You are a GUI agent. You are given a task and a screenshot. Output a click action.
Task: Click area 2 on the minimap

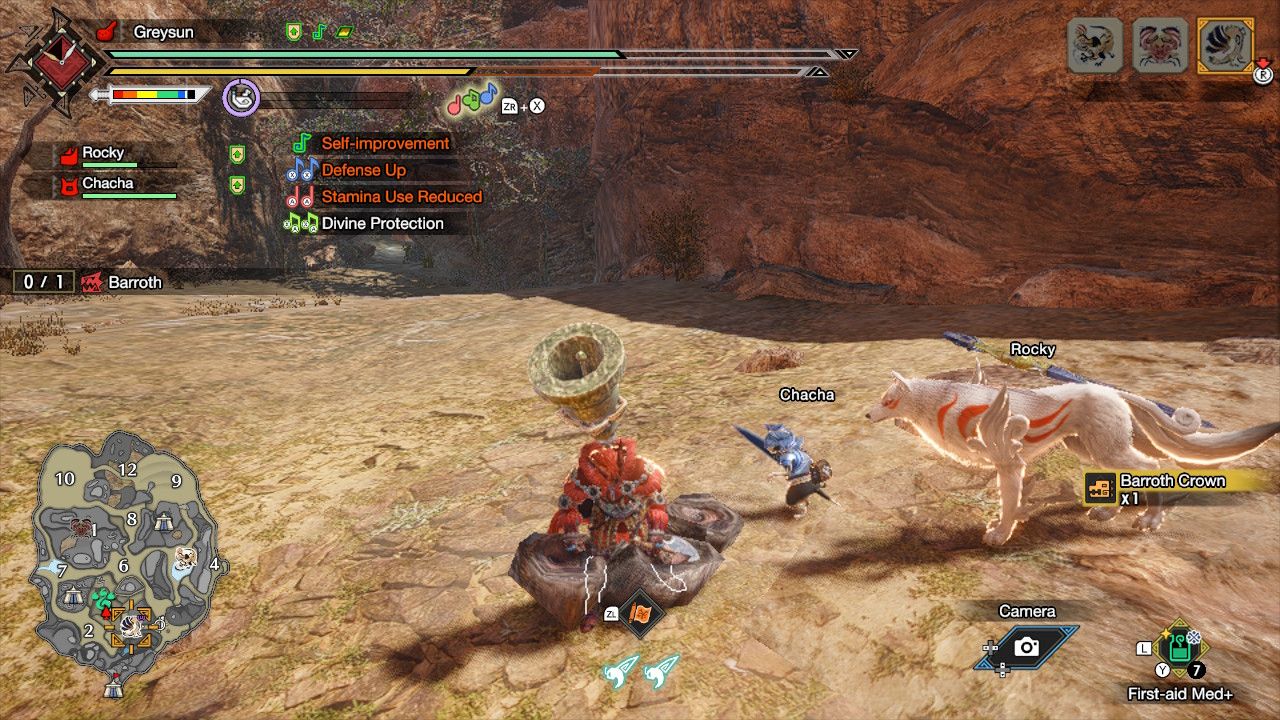[90, 629]
